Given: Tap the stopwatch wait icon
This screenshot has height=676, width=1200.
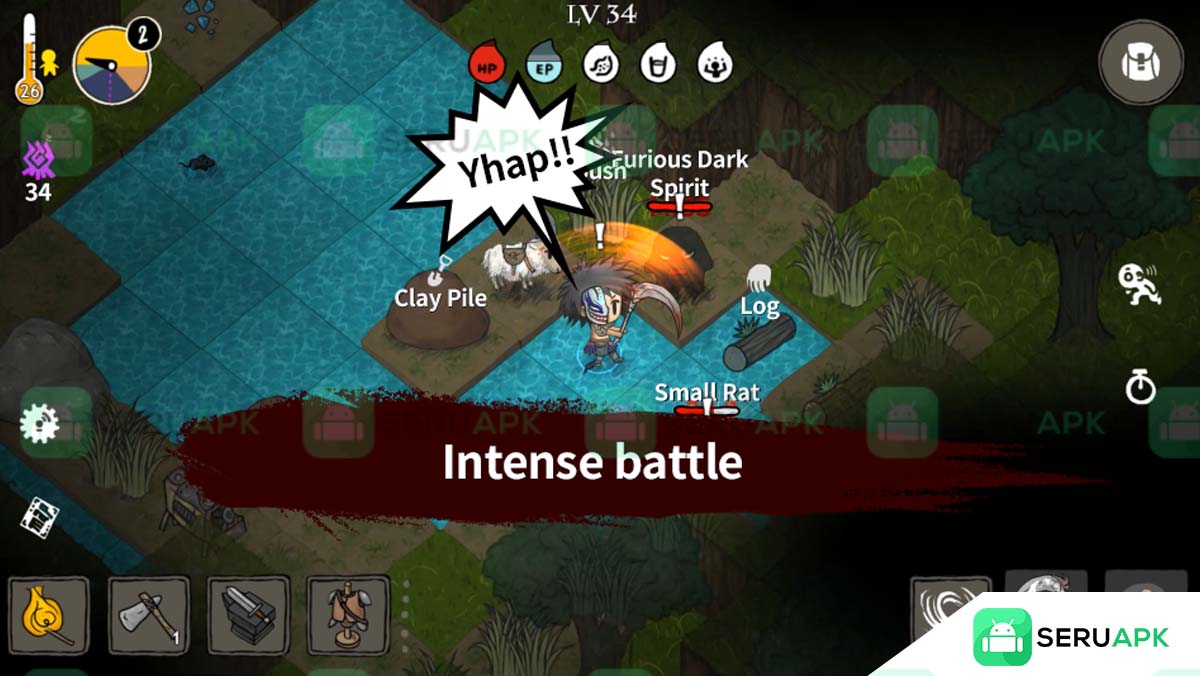Looking at the screenshot, I should pos(1140,387).
